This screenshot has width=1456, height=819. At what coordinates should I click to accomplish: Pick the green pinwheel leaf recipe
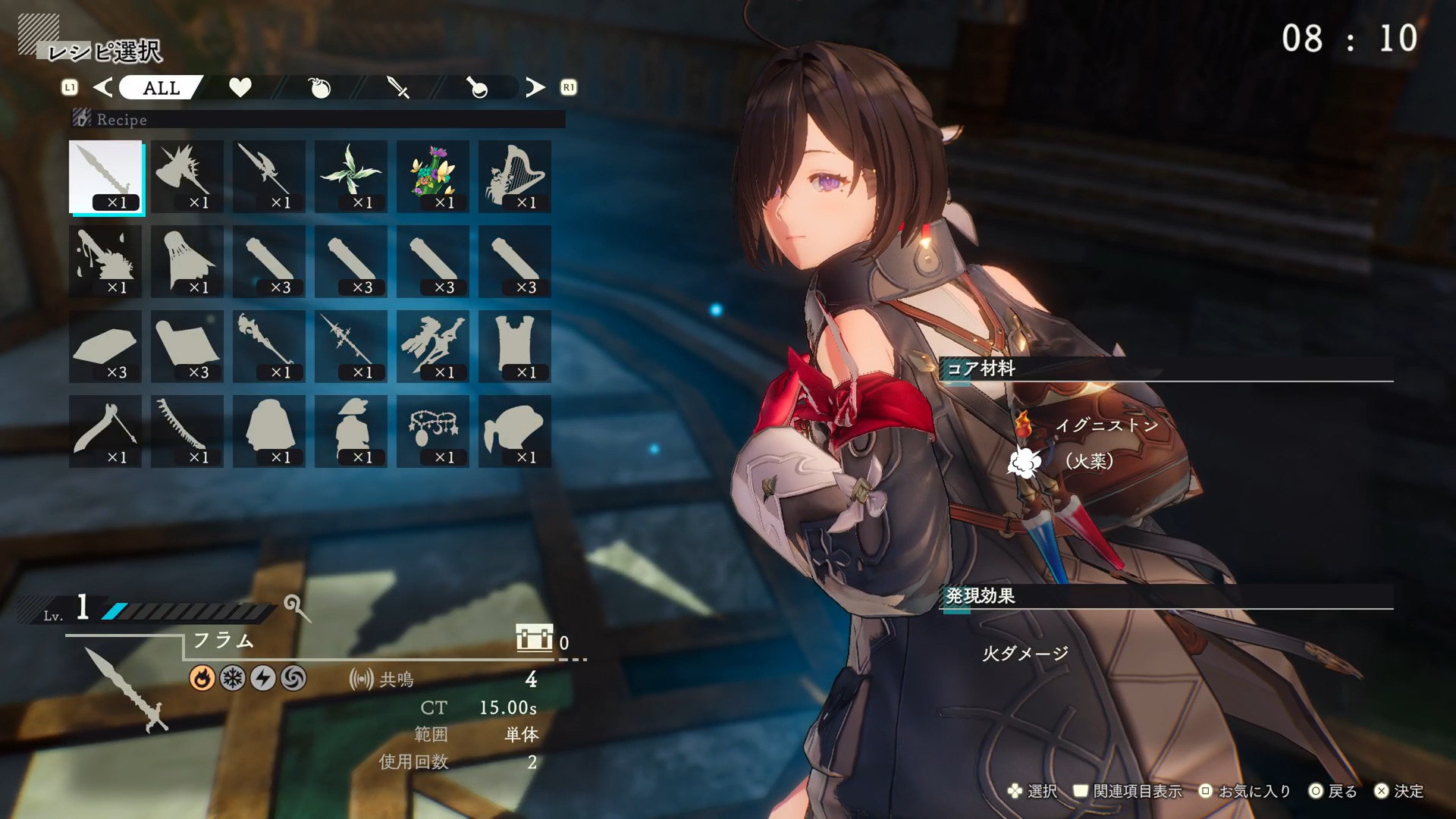click(x=351, y=176)
